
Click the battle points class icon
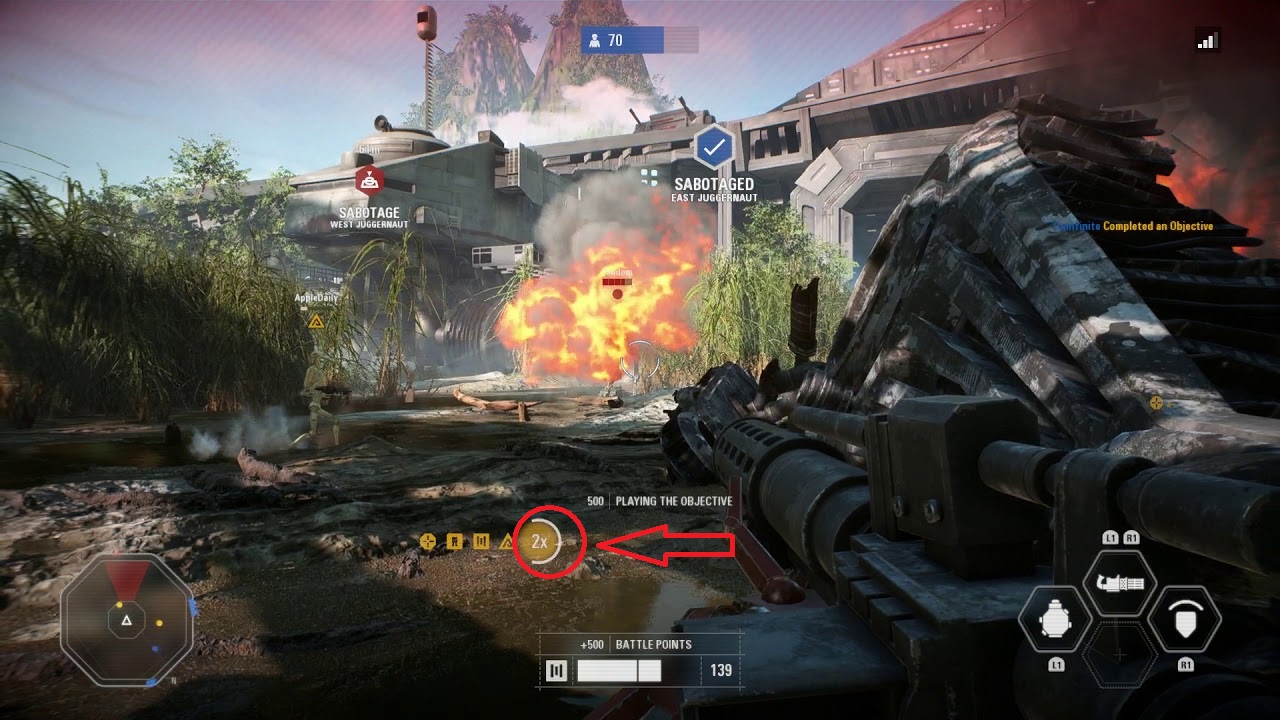click(x=557, y=671)
